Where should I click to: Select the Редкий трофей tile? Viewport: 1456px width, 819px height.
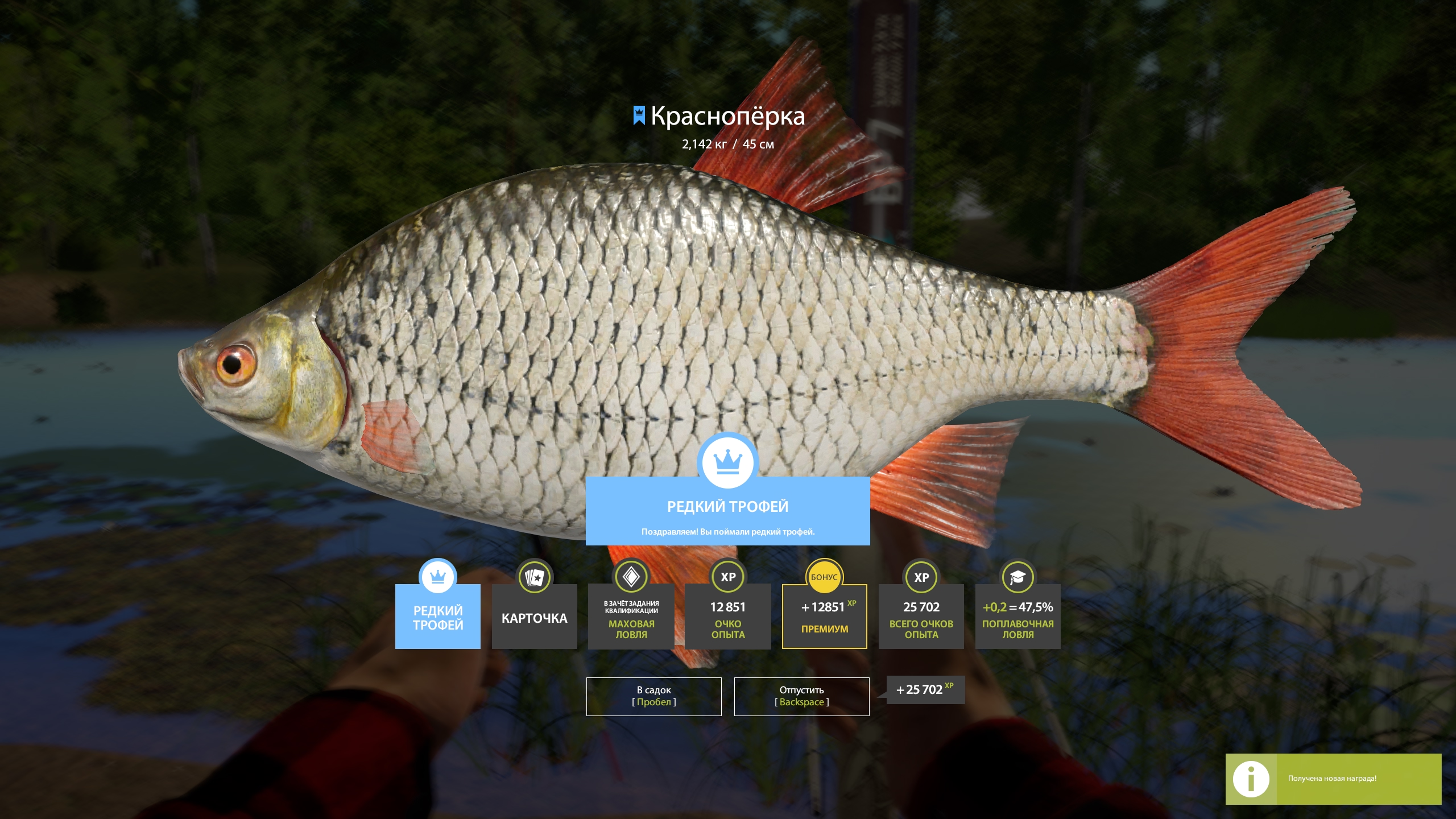coord(437,617)
